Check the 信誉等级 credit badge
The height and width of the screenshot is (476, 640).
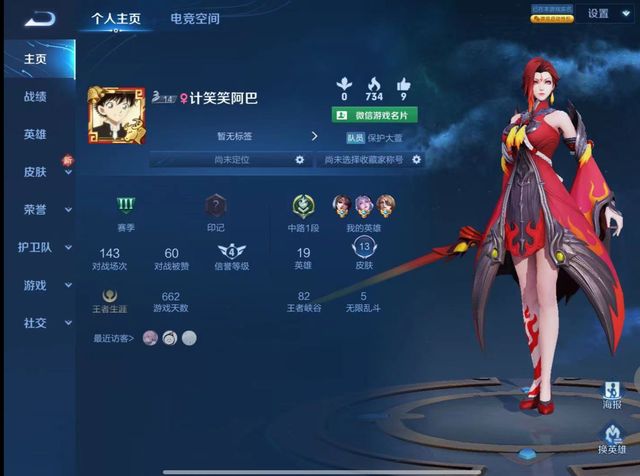tap(232, 251)
